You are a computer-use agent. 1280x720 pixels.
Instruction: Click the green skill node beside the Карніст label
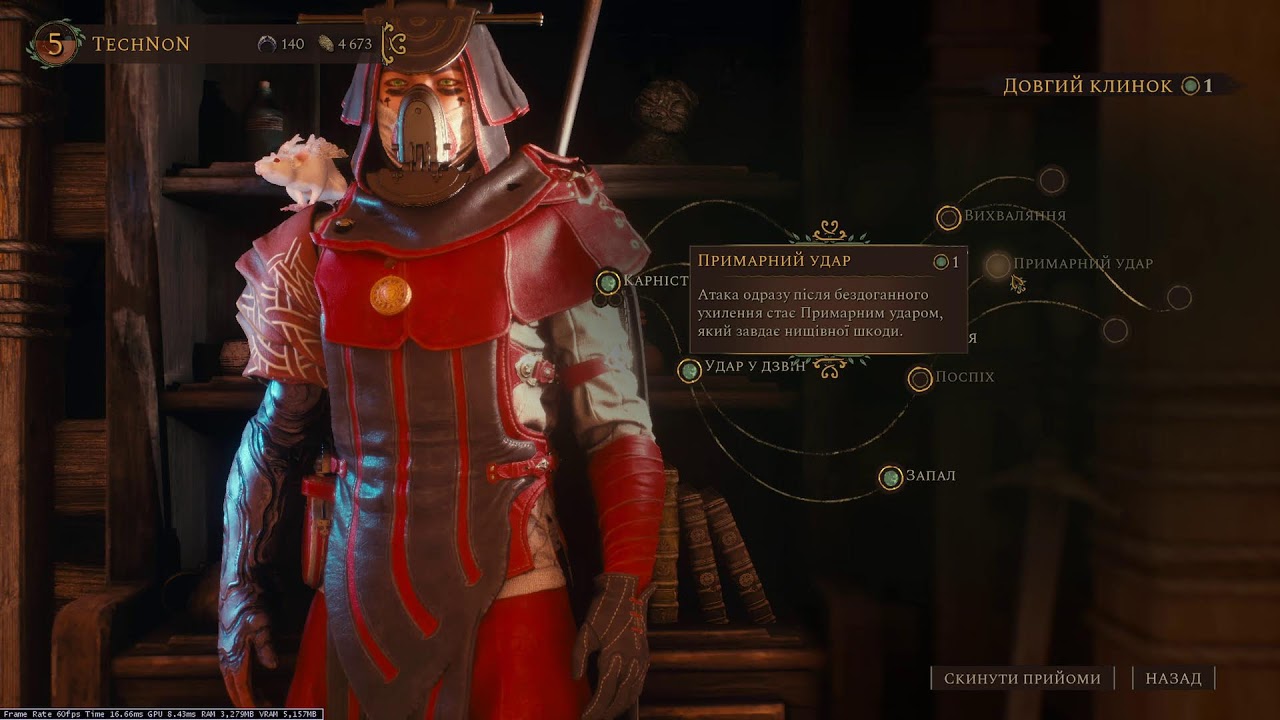tap(608, 282)
